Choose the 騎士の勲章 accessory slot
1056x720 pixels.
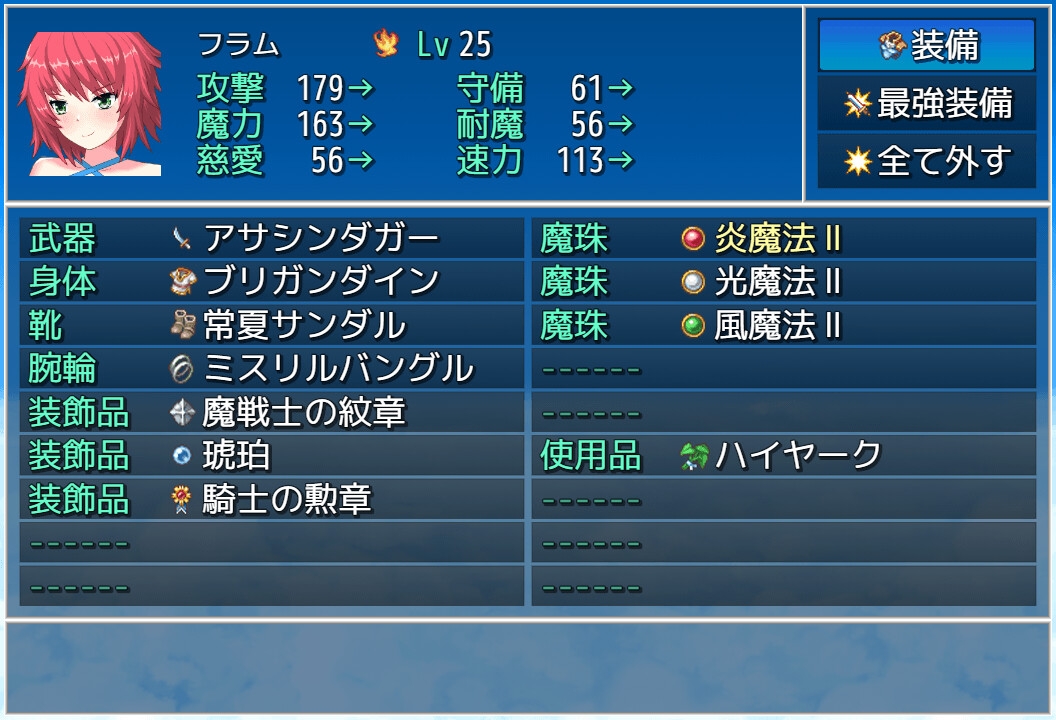click(x=271, y=499)
